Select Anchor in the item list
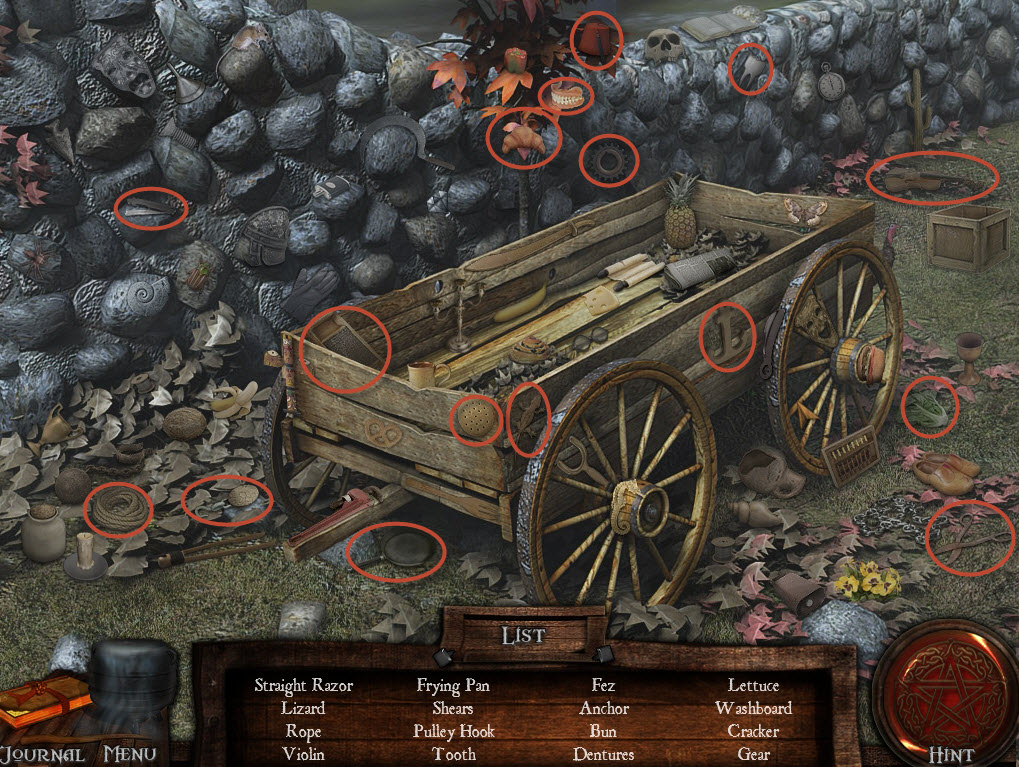This screenshot has height=767, width=1019. pyautogui.click(x=603, y=708)
